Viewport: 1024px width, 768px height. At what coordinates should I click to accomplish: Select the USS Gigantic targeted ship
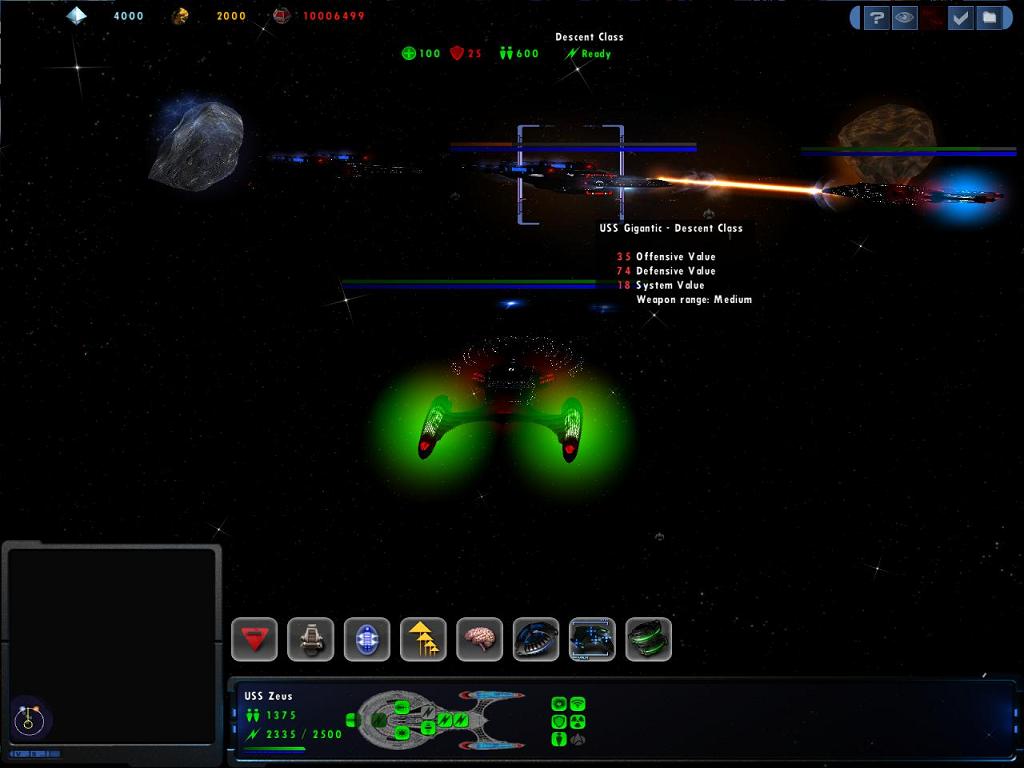[571, 177]
